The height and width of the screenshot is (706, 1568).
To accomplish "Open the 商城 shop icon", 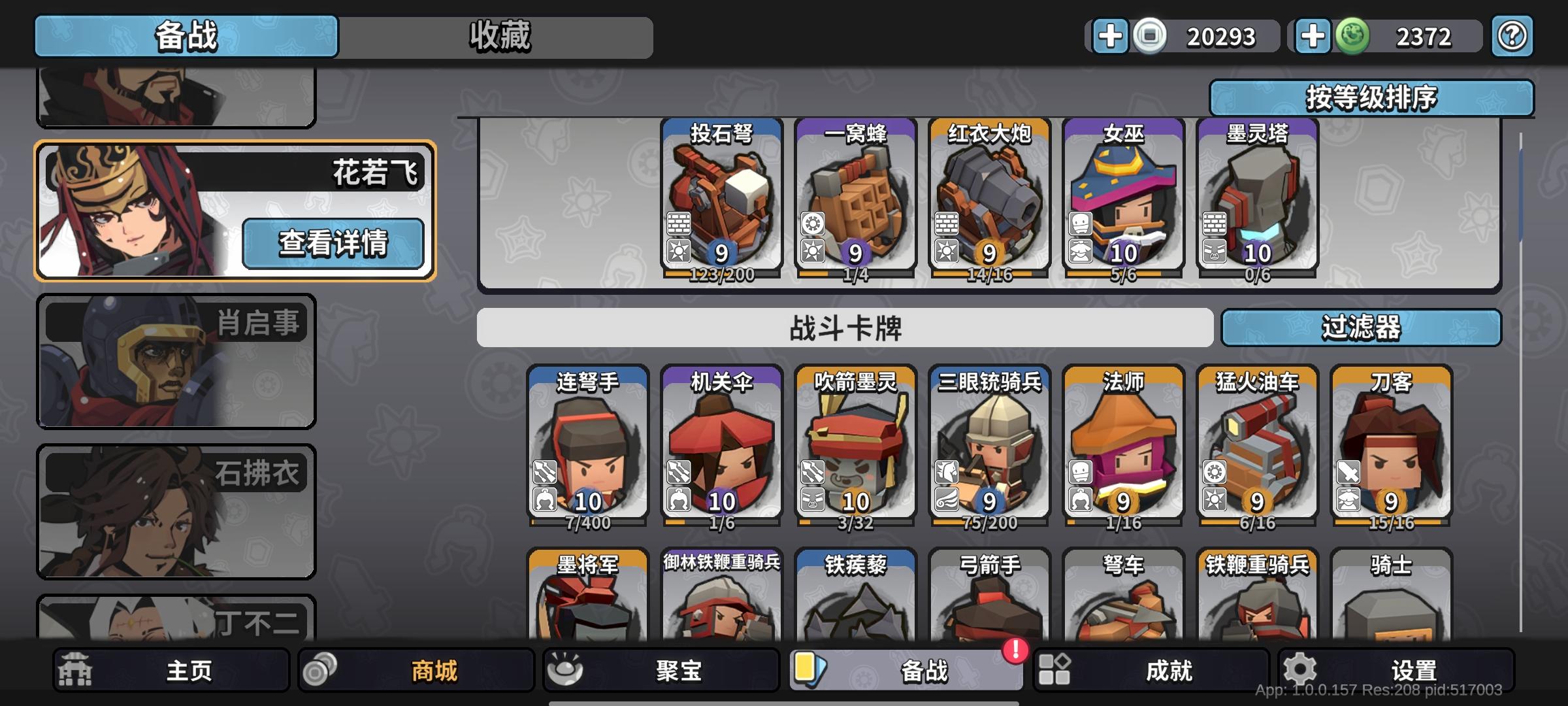I will (x=319, y=671).
